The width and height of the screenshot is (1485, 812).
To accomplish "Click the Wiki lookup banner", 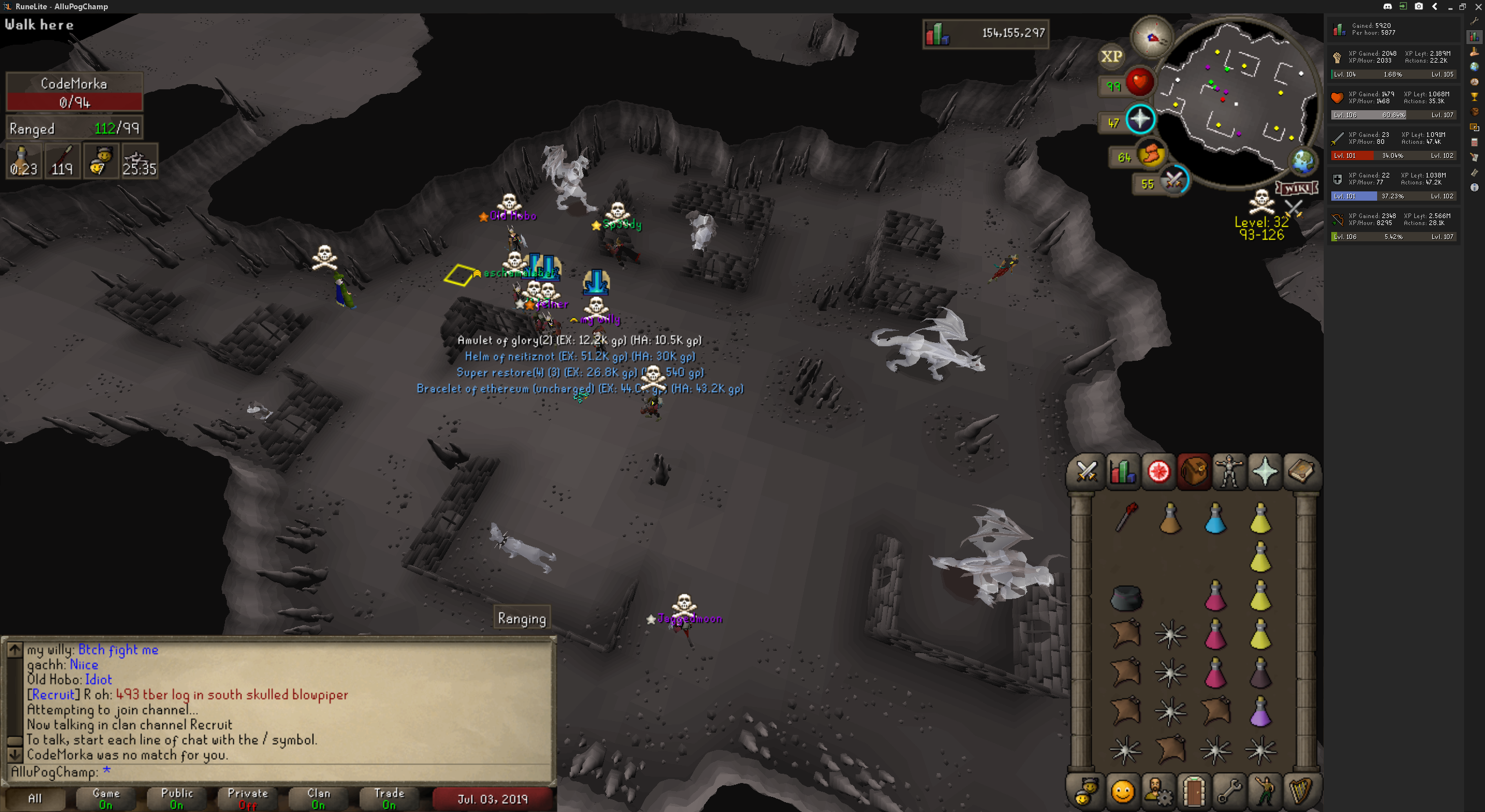I will pyautogui.click(x=1296, y=188).
